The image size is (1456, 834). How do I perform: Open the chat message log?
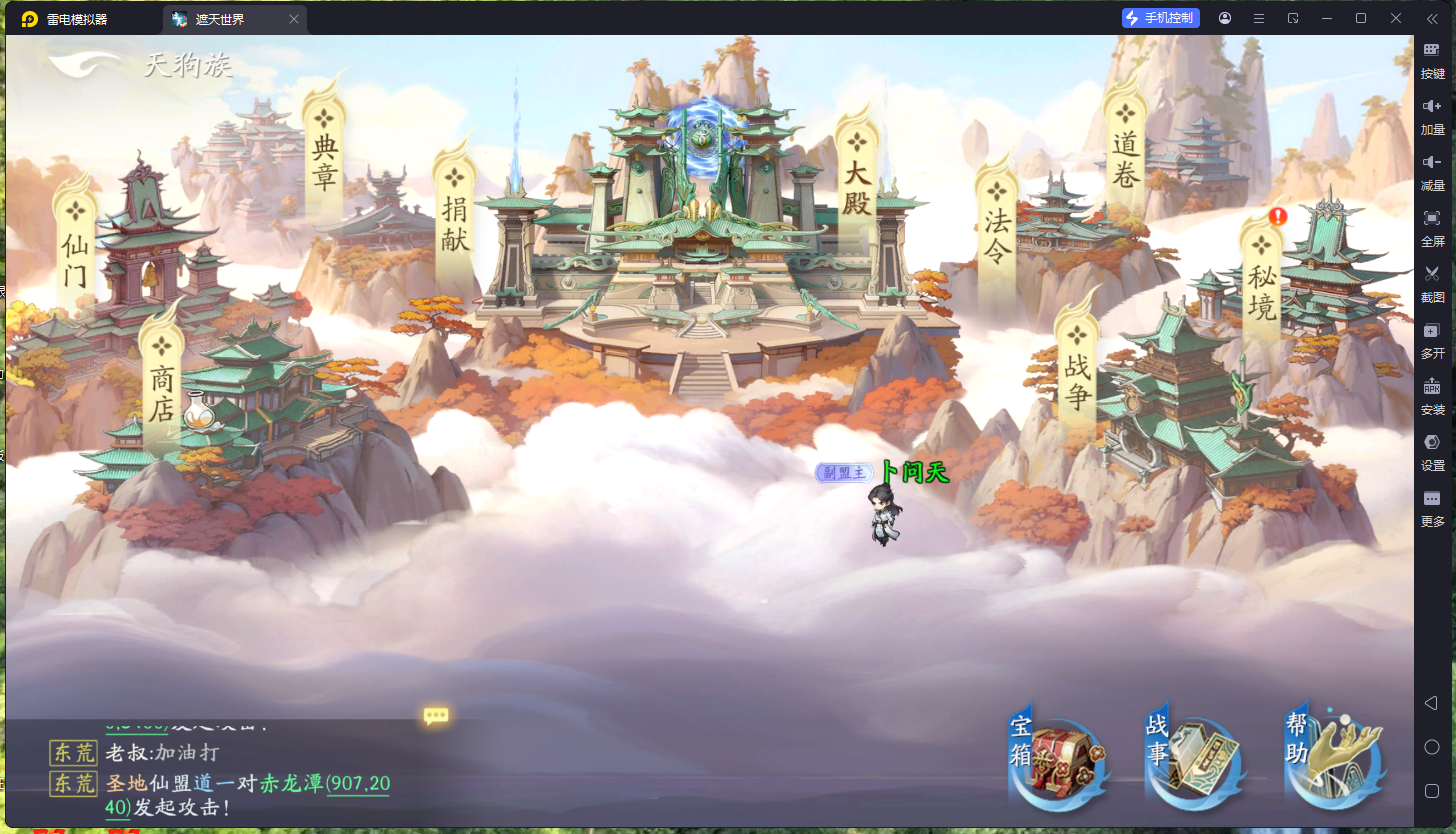220,782
